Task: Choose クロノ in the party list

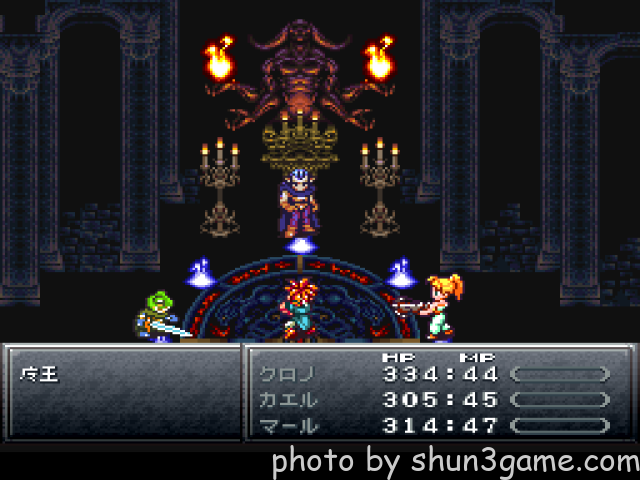Action: tap(287, 374)
